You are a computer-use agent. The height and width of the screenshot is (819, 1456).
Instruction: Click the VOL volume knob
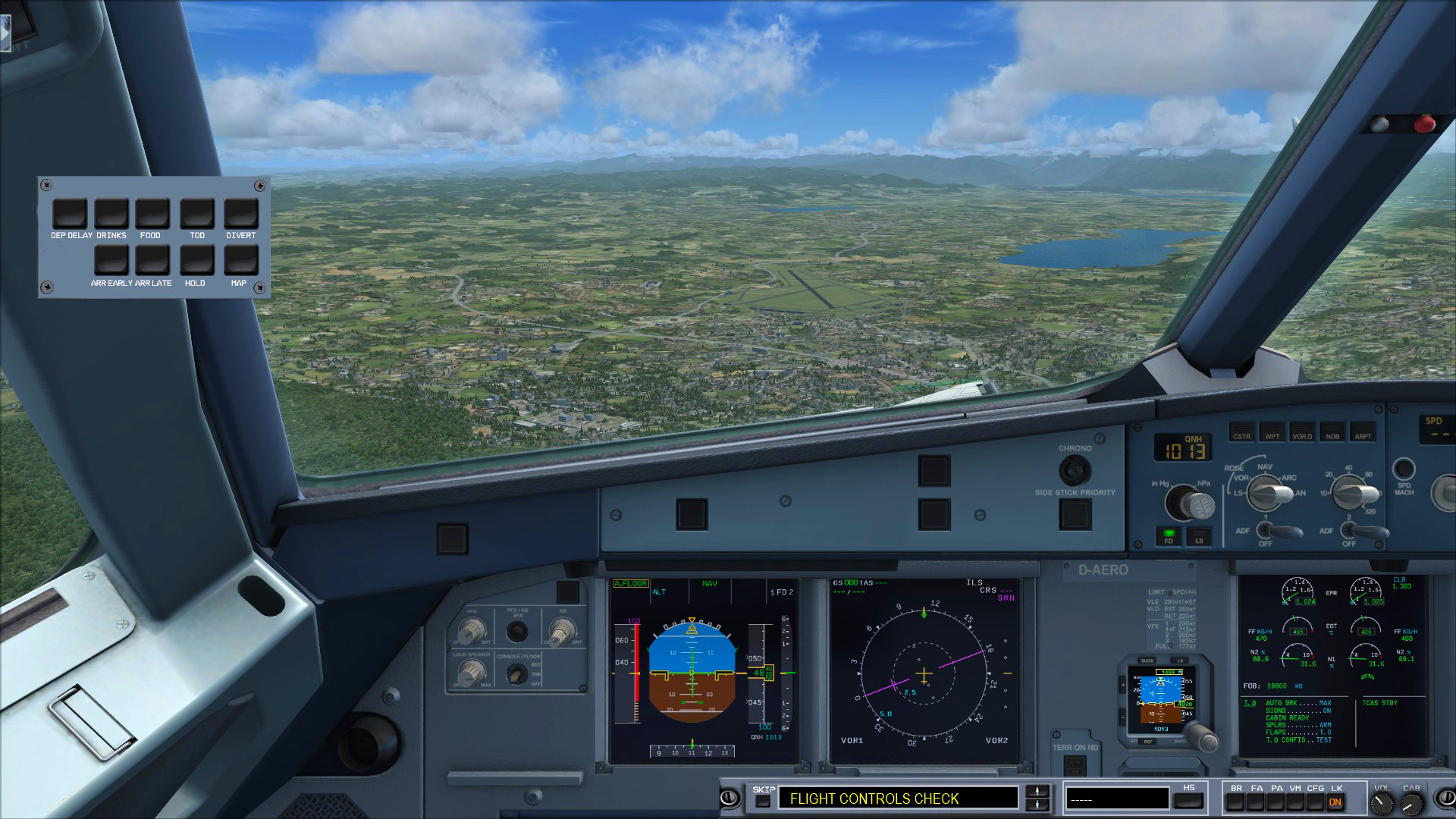tap(1382, 802)
